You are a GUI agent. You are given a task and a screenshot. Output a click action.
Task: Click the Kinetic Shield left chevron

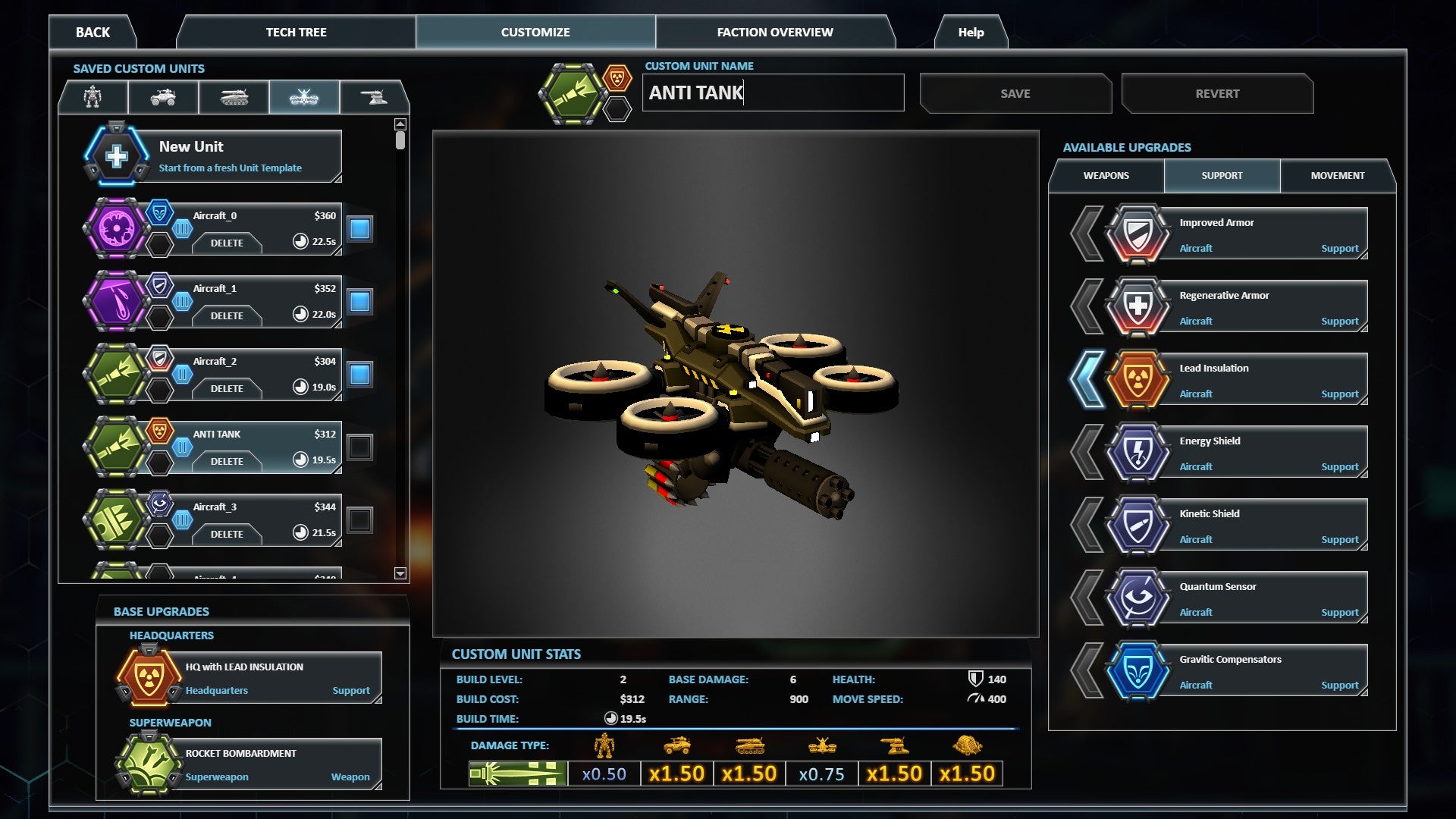pos(1087,524)
